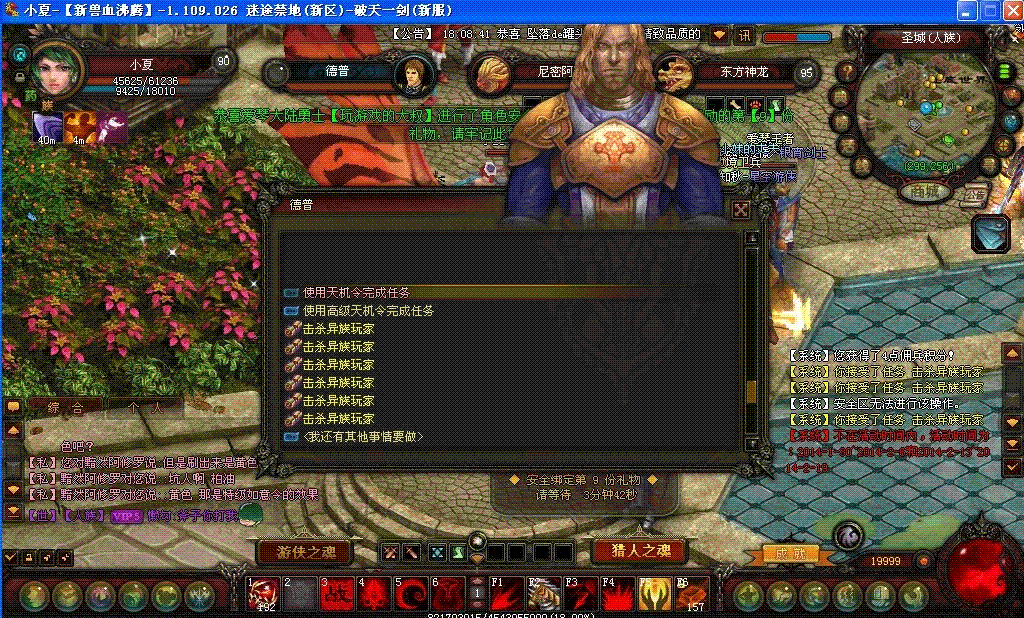Choose '使用天机令完成任务' dialogue option
Screen dimensions: 1024x618
[356, 292]
